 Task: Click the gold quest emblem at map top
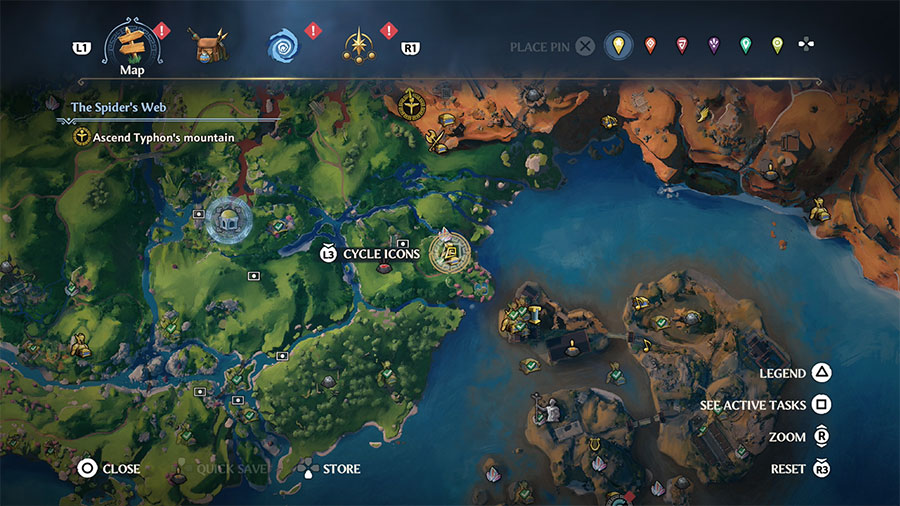pos(411,103)
